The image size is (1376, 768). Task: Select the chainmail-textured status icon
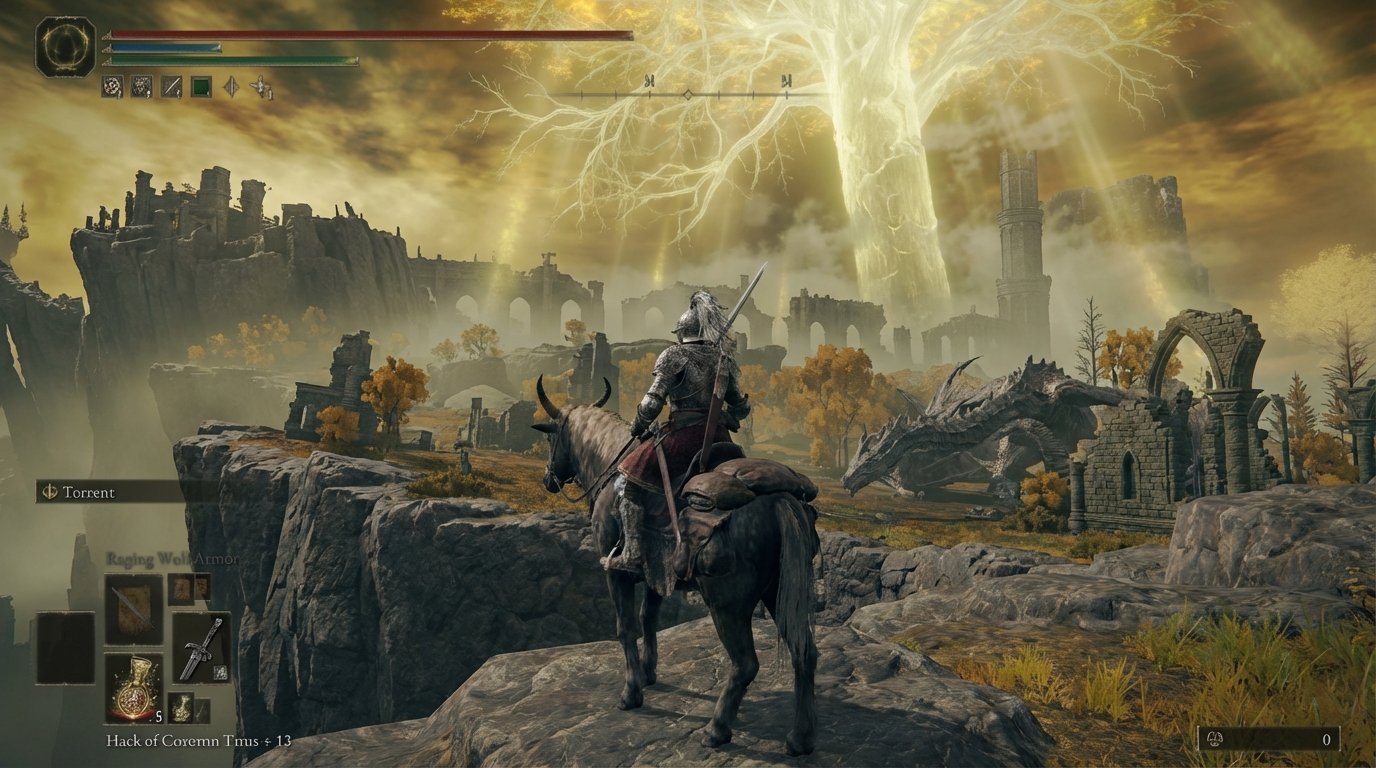click(141, 88)
